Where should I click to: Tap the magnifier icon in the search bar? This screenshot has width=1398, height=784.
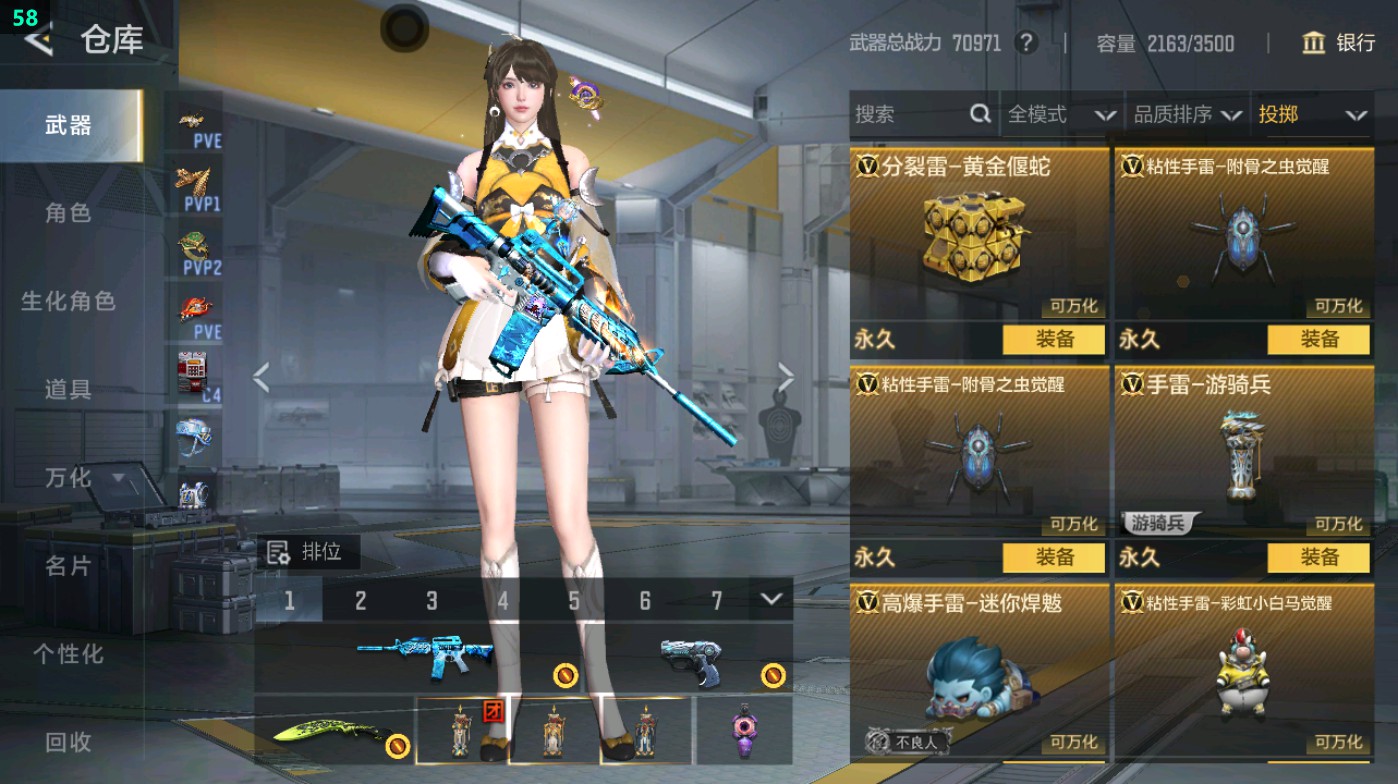click(x=978, y=115)
